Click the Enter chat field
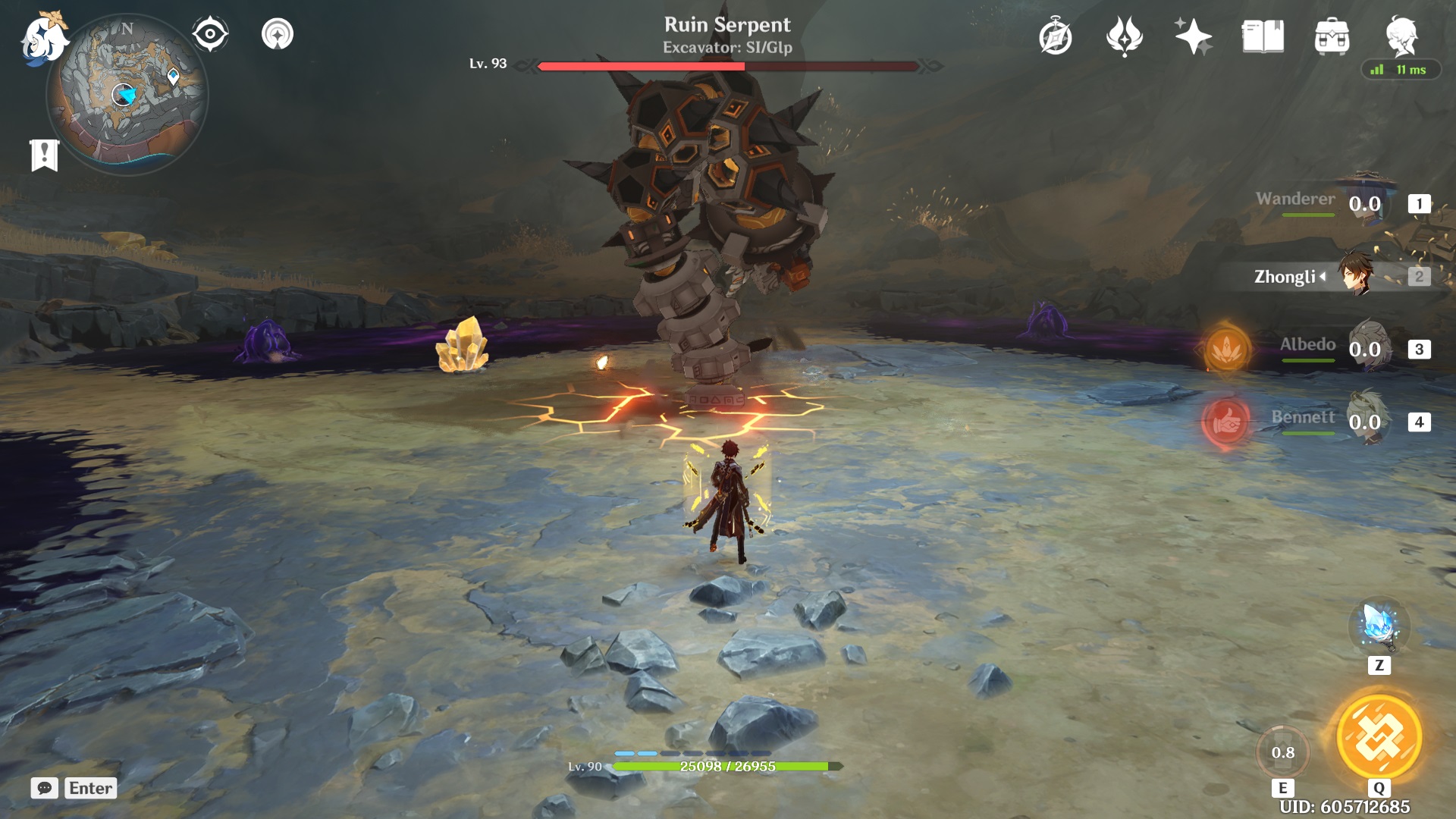The image size is (1456, 819). [90, 788]
